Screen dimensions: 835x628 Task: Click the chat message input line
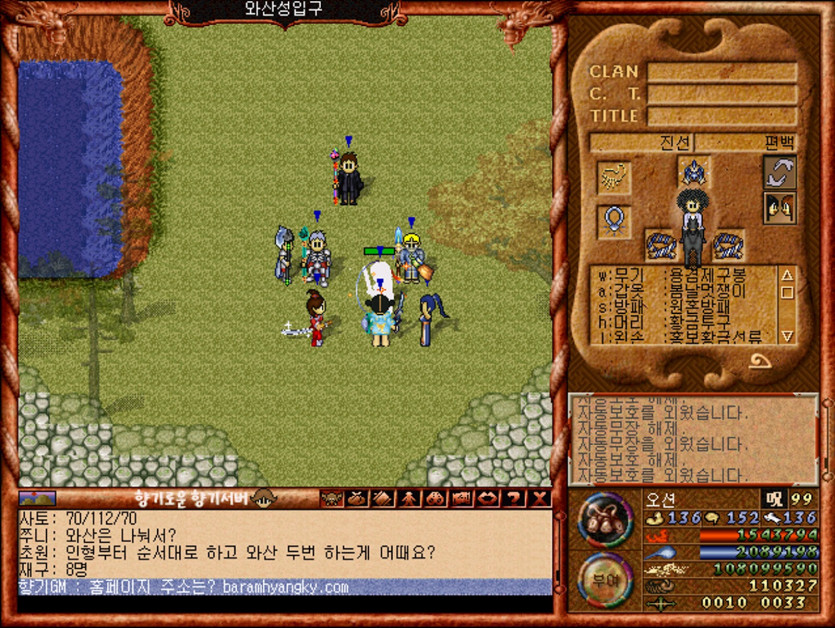pyautogui.click(x=285, y=604)
